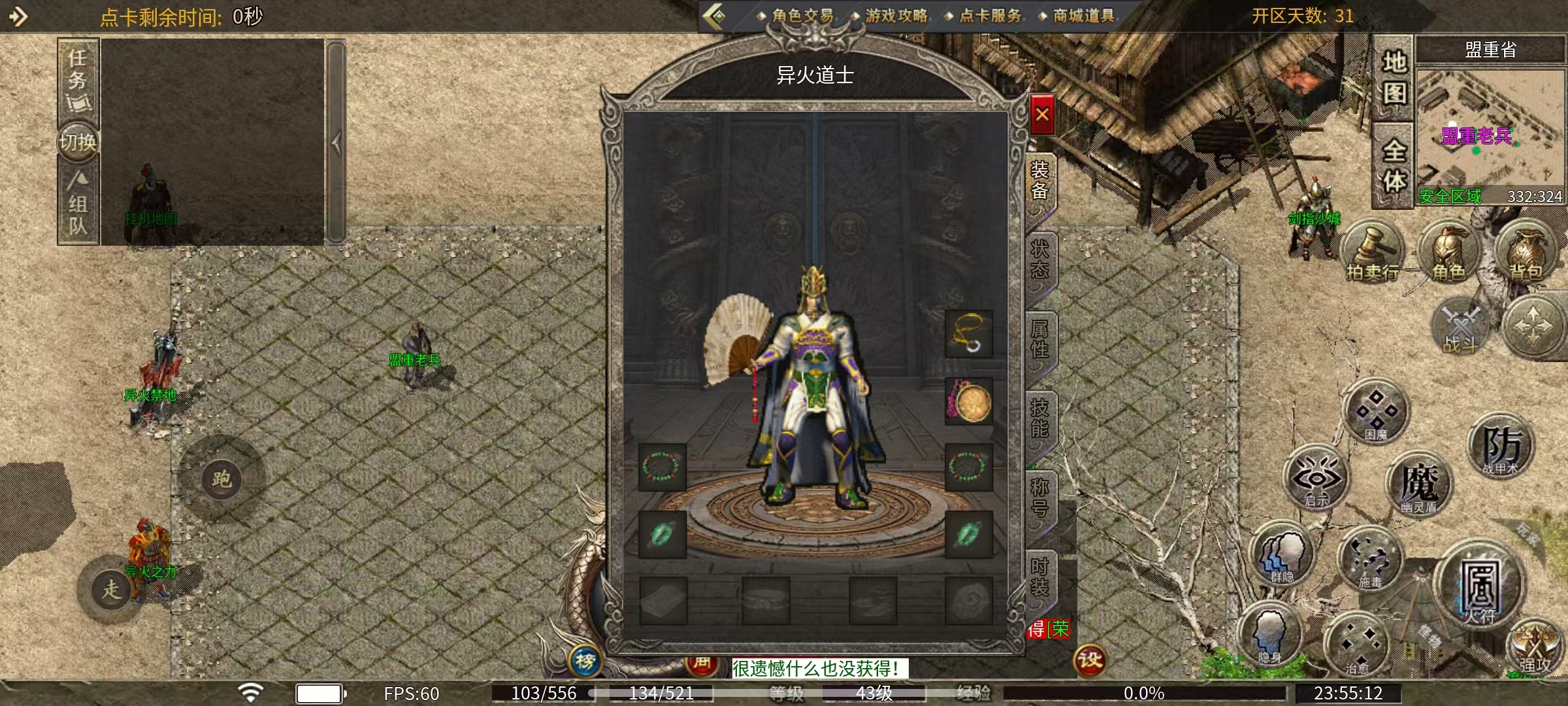Open the 地图 map button
The height and width of the screenshot is (706, 1568).
point(1394,78)
